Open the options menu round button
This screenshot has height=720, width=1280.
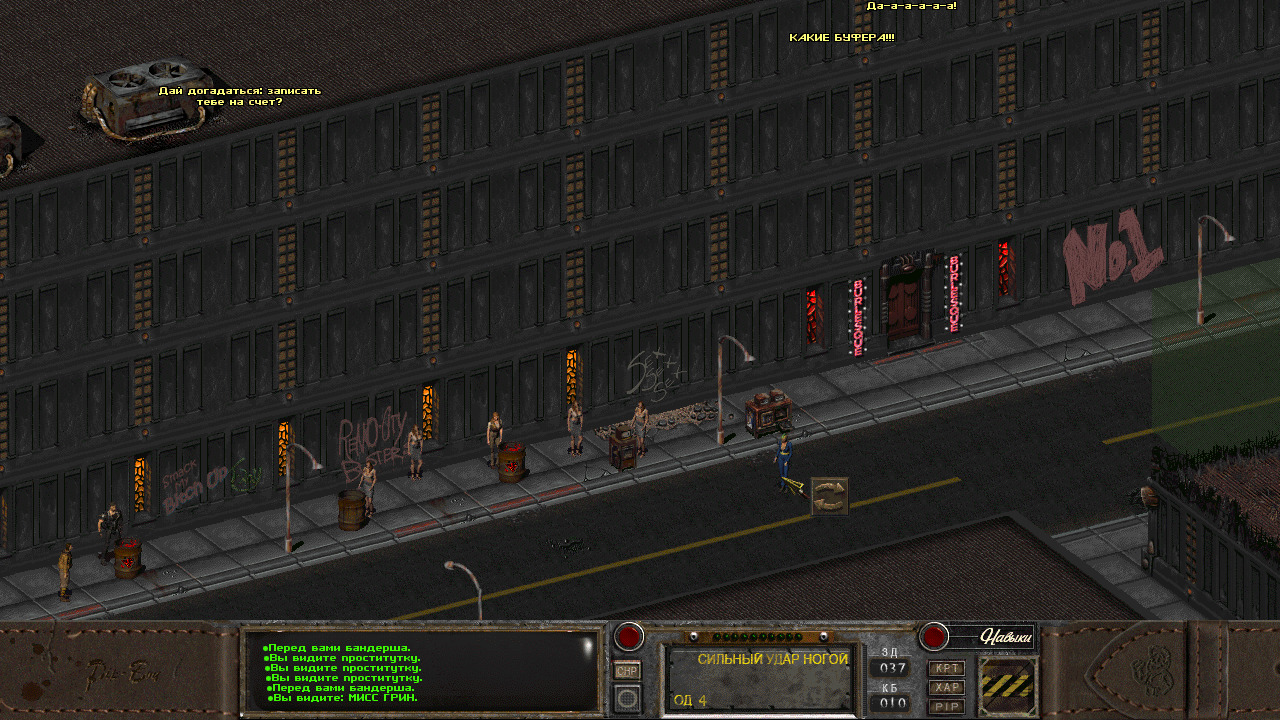coord(627,697)
